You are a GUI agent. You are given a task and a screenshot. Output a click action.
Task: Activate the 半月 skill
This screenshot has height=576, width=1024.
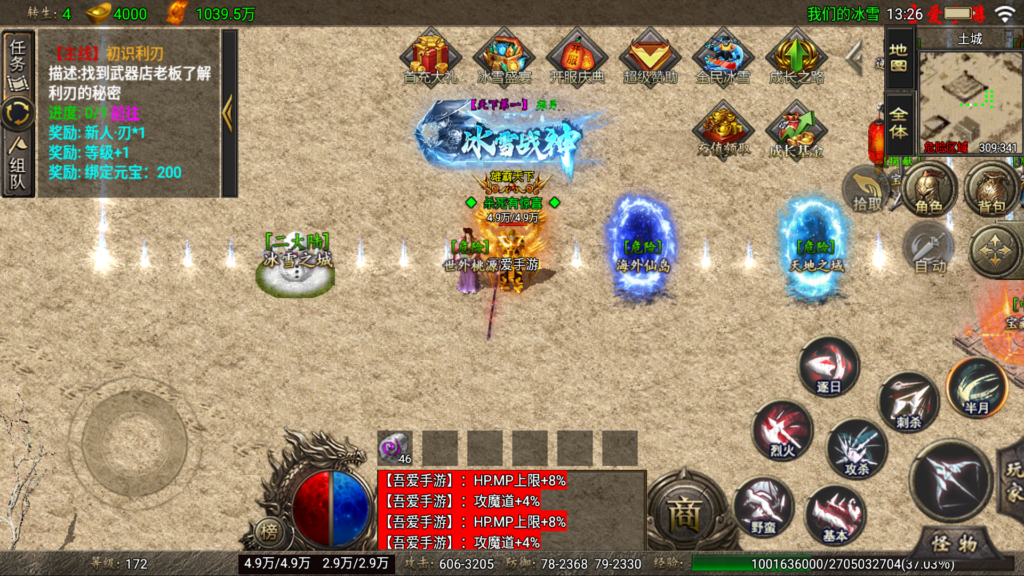pyautogui.click(x=976, y=386)
